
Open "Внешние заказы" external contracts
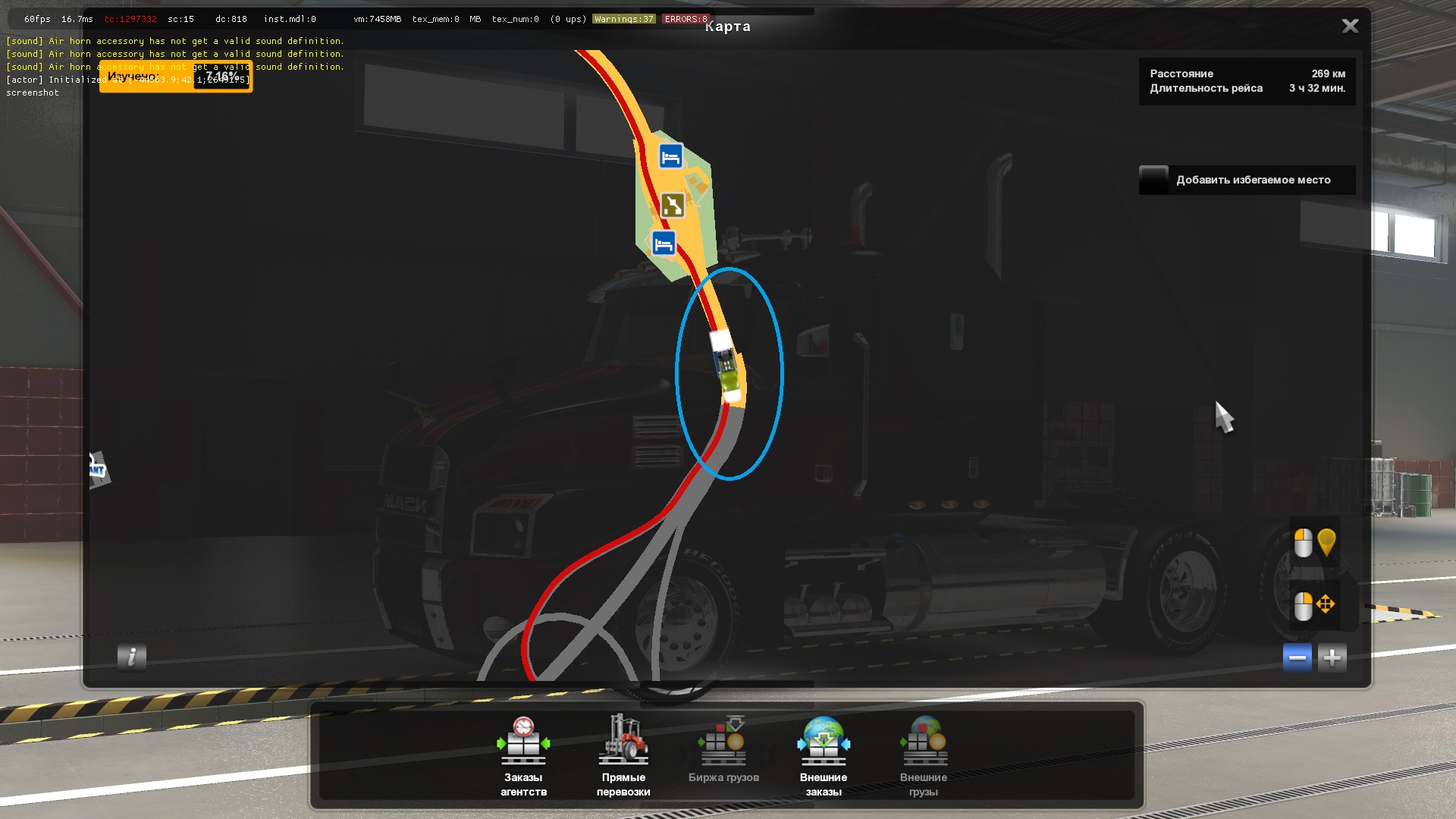(x=824, y=755)
